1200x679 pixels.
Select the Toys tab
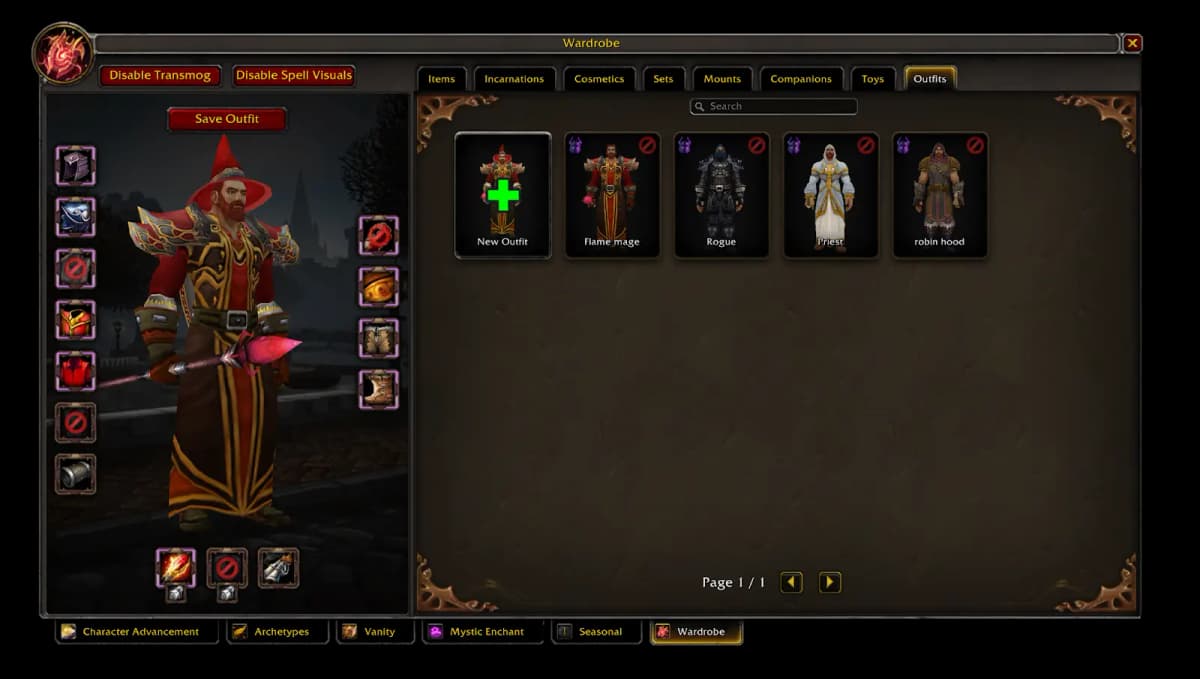pos(873,79)
